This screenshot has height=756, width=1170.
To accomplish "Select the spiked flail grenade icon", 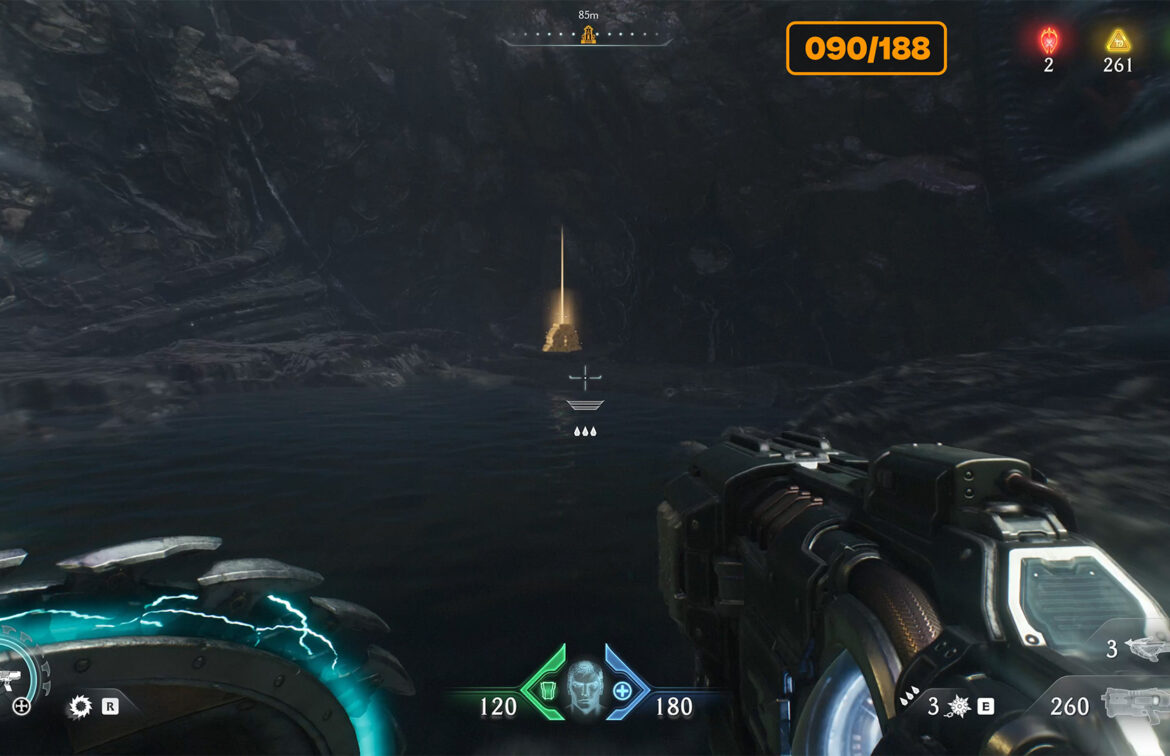I will (958, 707).
